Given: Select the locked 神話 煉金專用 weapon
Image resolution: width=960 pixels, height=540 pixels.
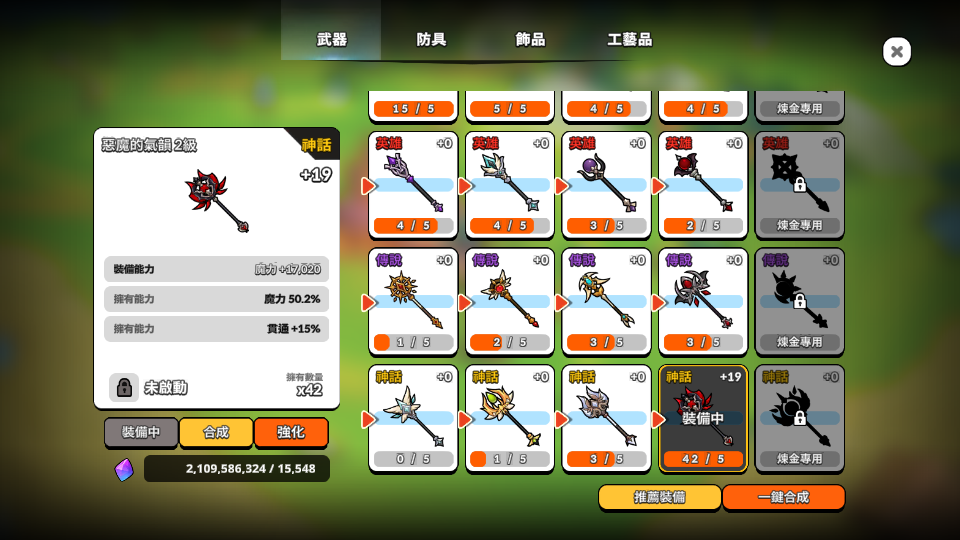Looking at the screenshot, I should pyautogui.click(x=799, y=418).
